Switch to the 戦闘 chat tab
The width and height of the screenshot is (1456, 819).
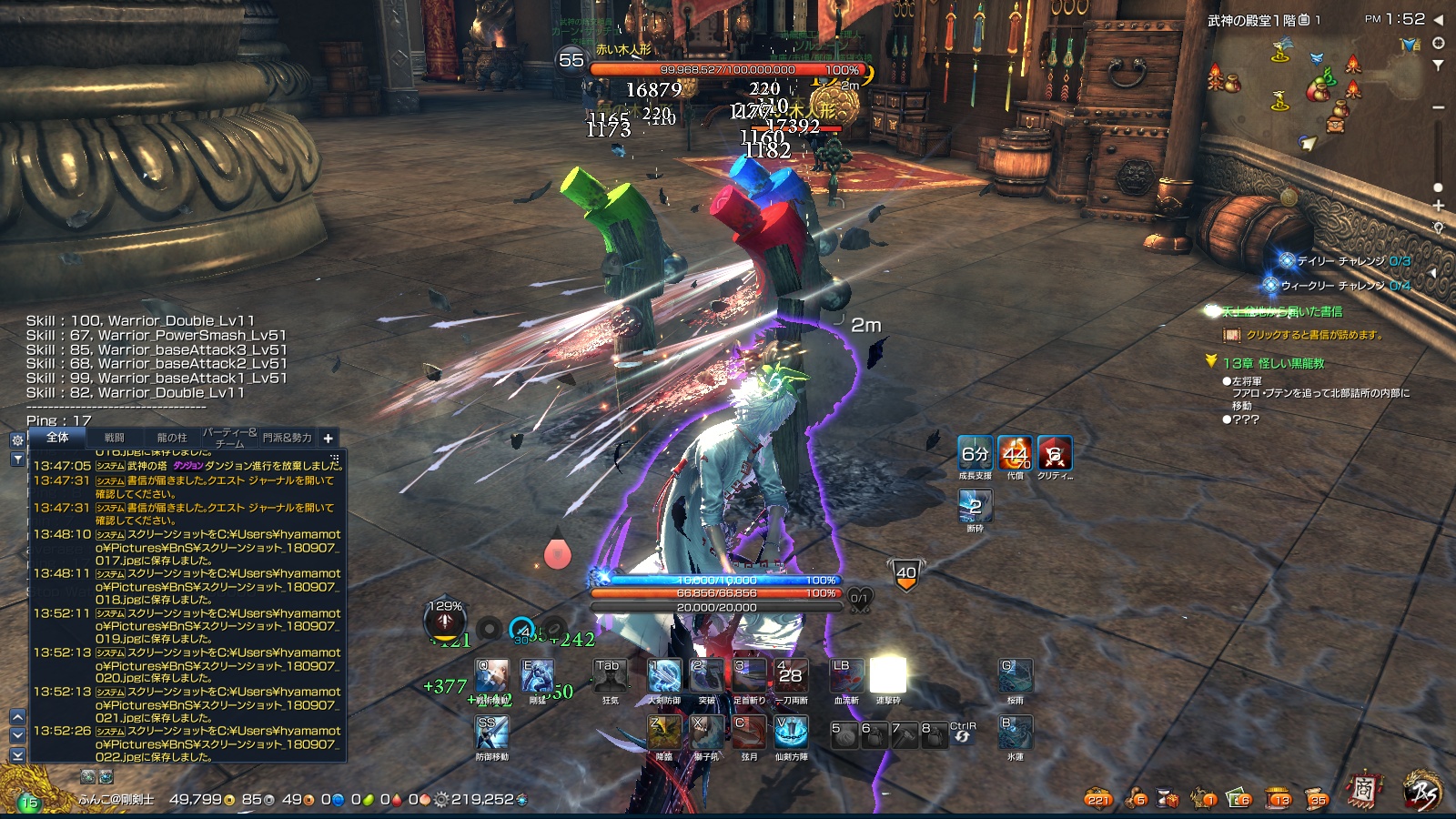tap(115, 438)
